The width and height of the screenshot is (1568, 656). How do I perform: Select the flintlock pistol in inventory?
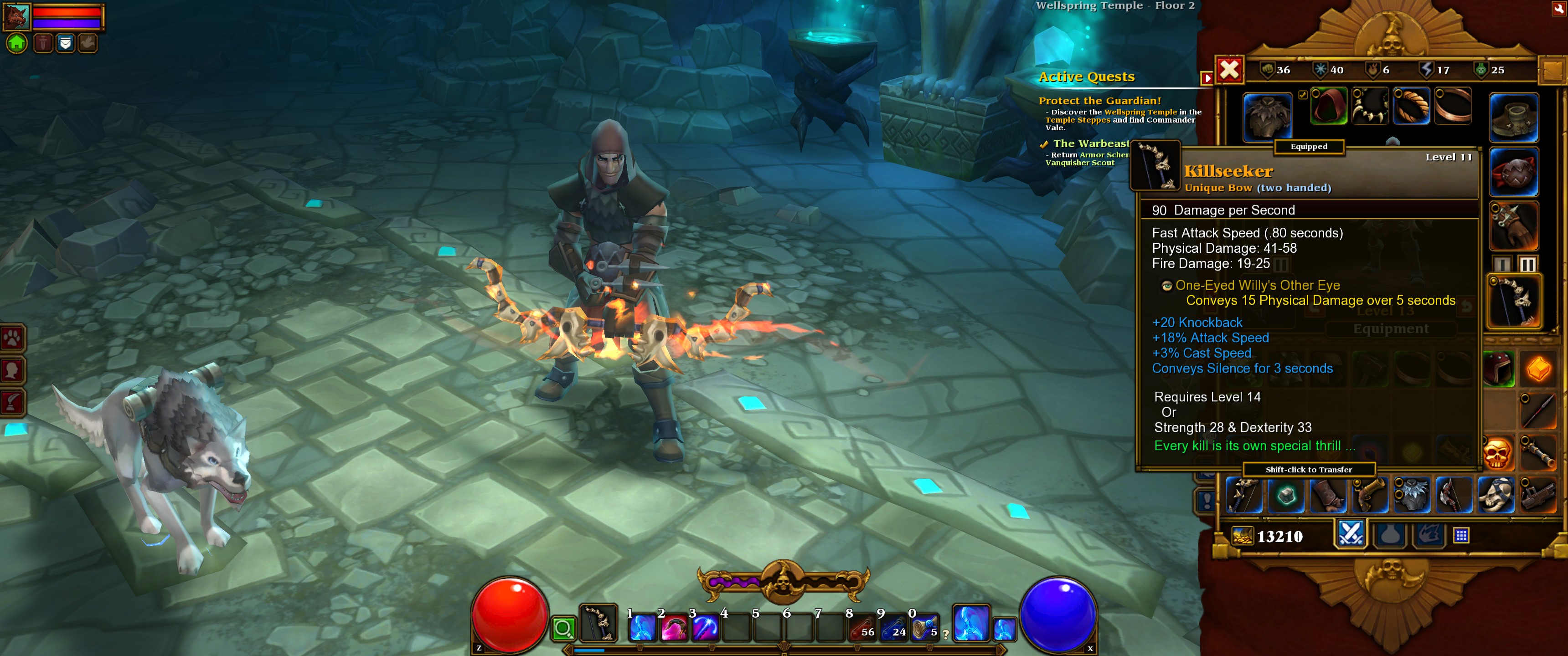click(x=1370, y=494)
